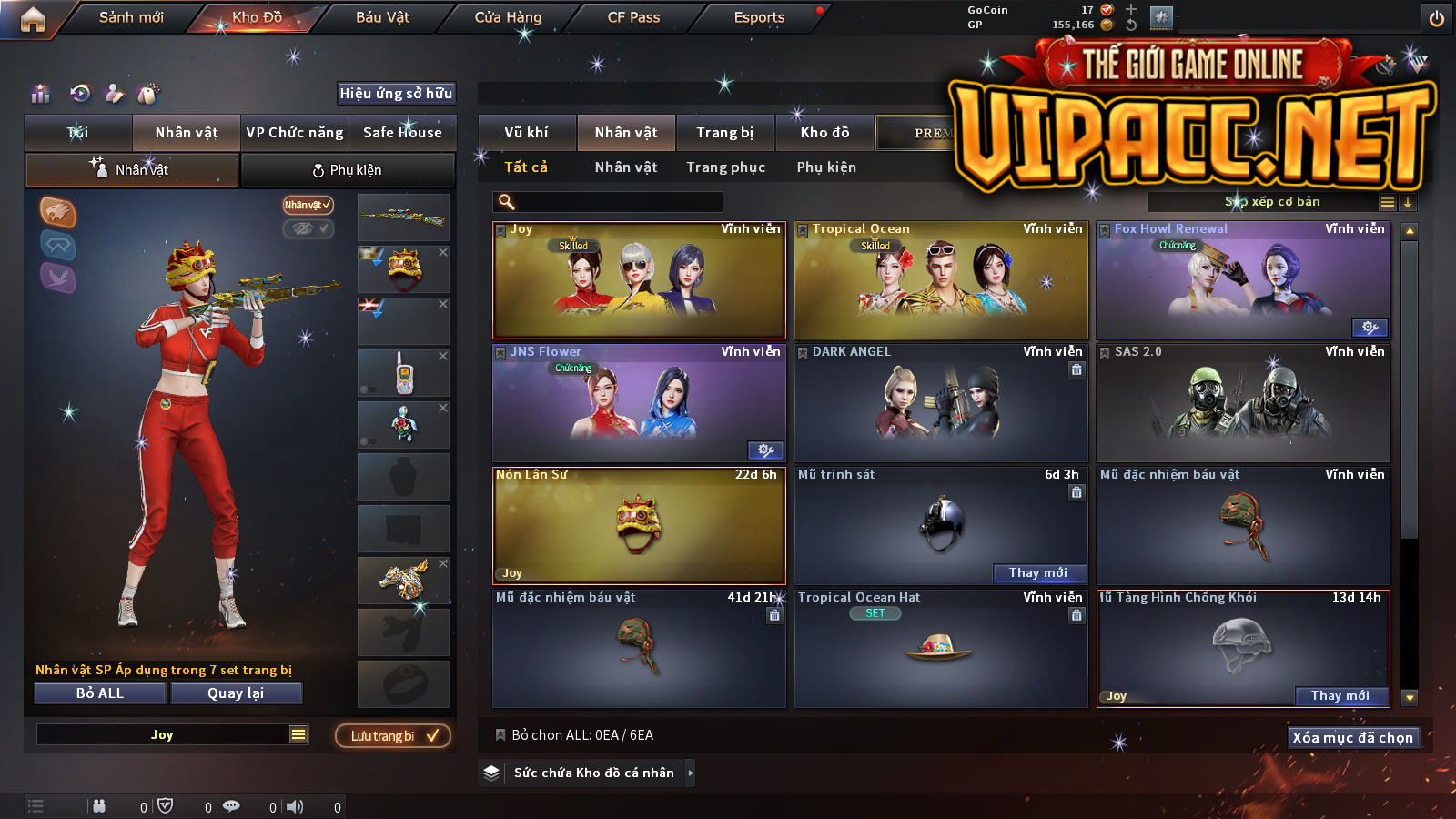Viewport: 1456px width, 819px height.
Task: Go to the CF Pass page
Action: 633,17
